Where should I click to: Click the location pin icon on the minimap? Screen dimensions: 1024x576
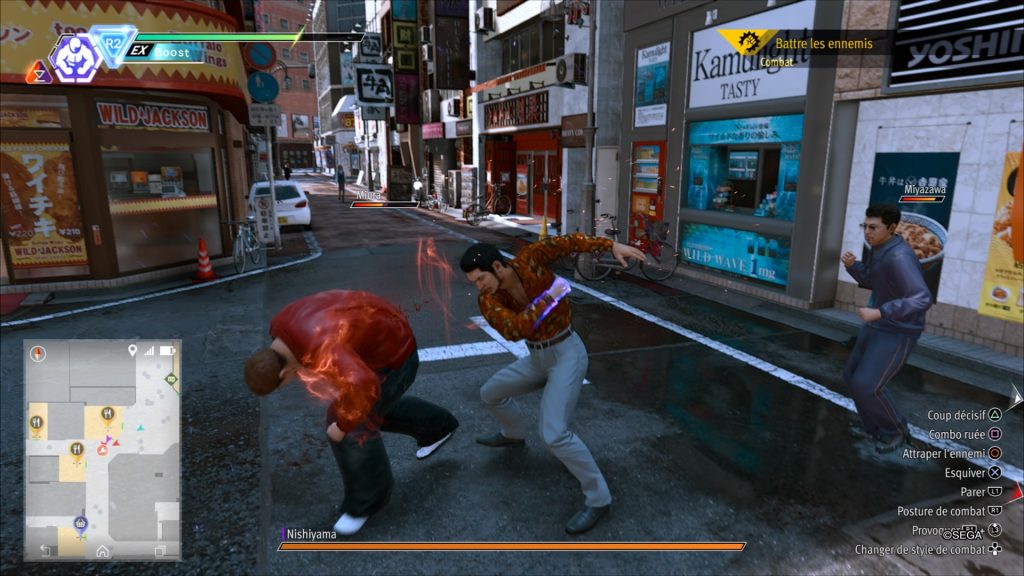(132, 351)
